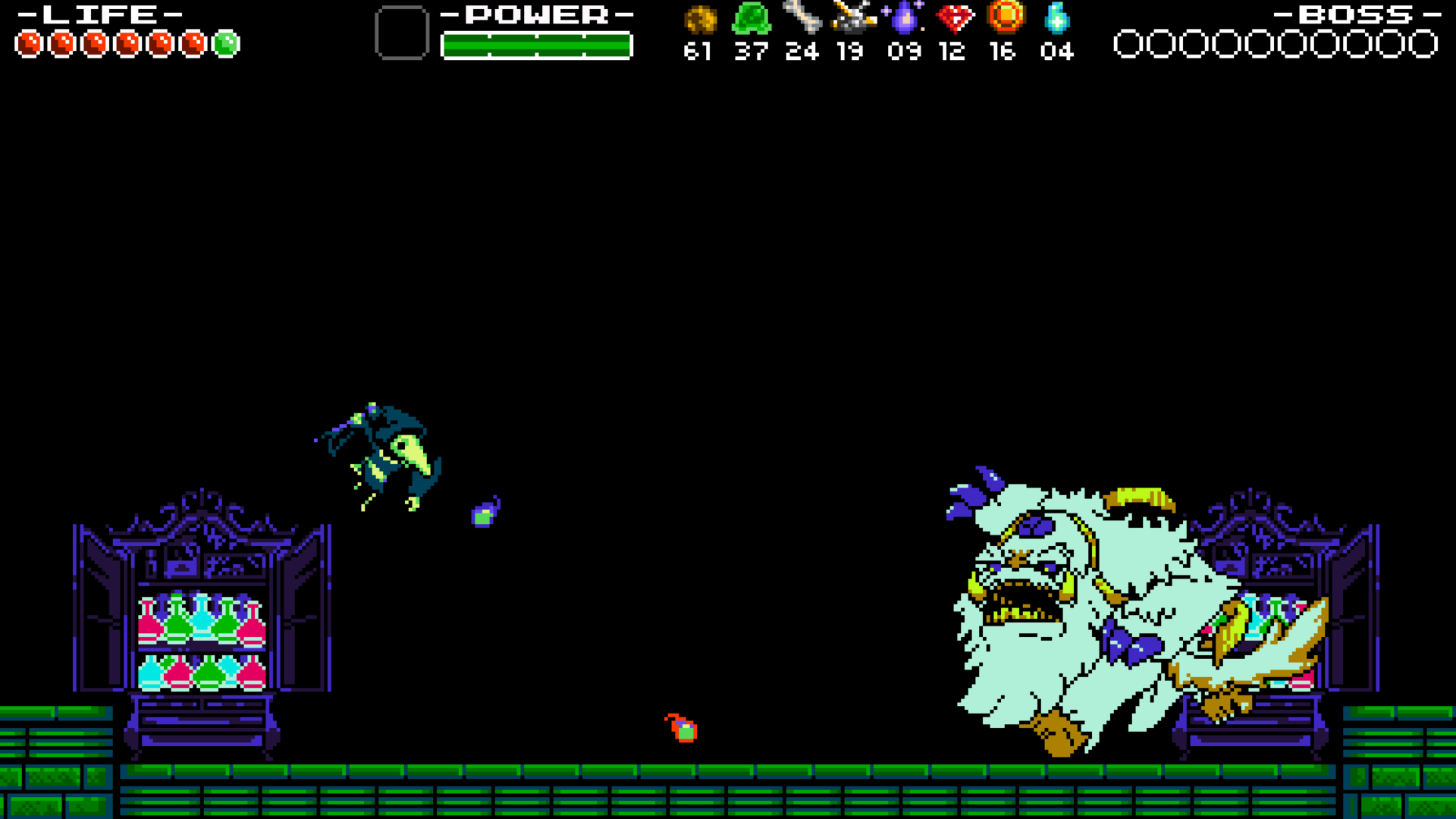Select the purple essence icon showing 09
Screen dimensions: 1456x819
point(902,19)
